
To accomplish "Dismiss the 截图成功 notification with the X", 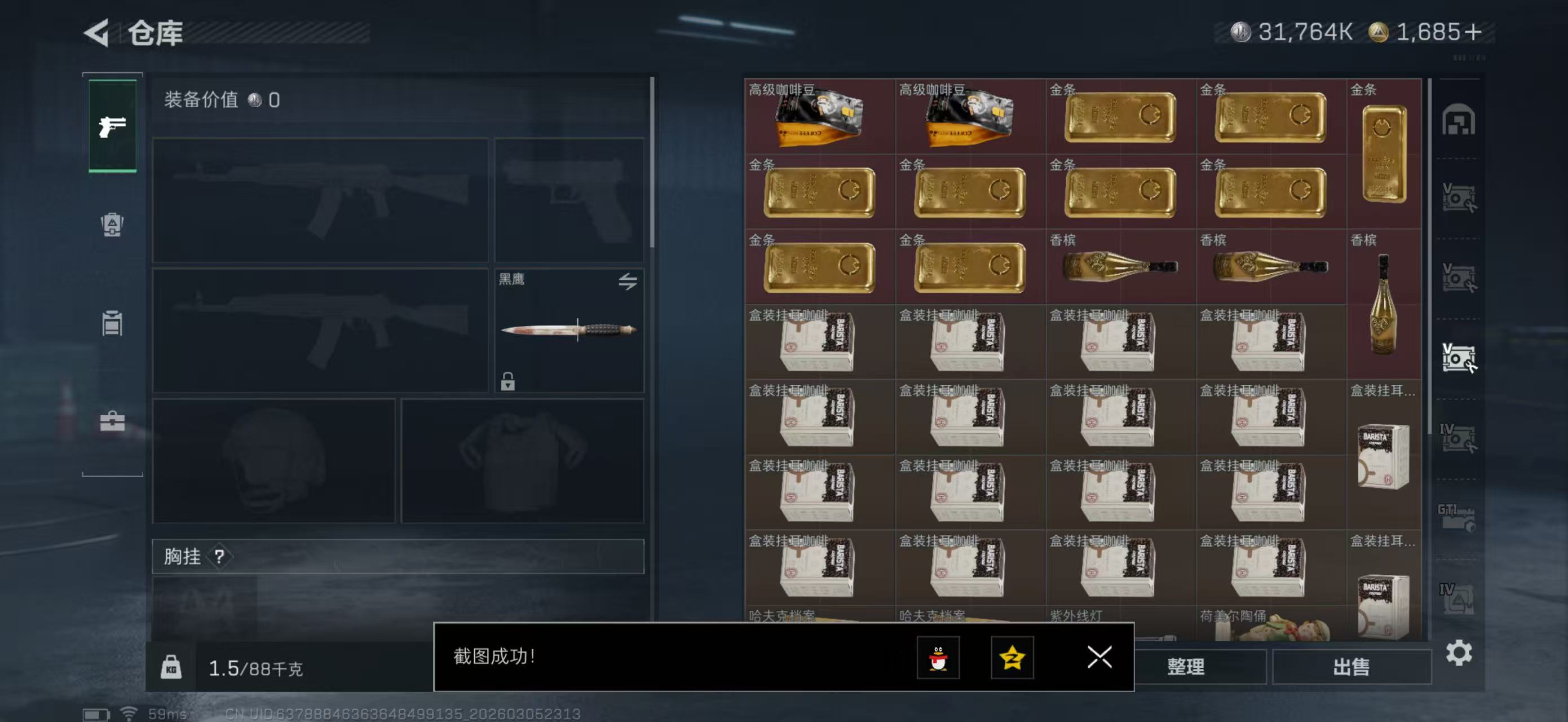I will click(1099, 658).
